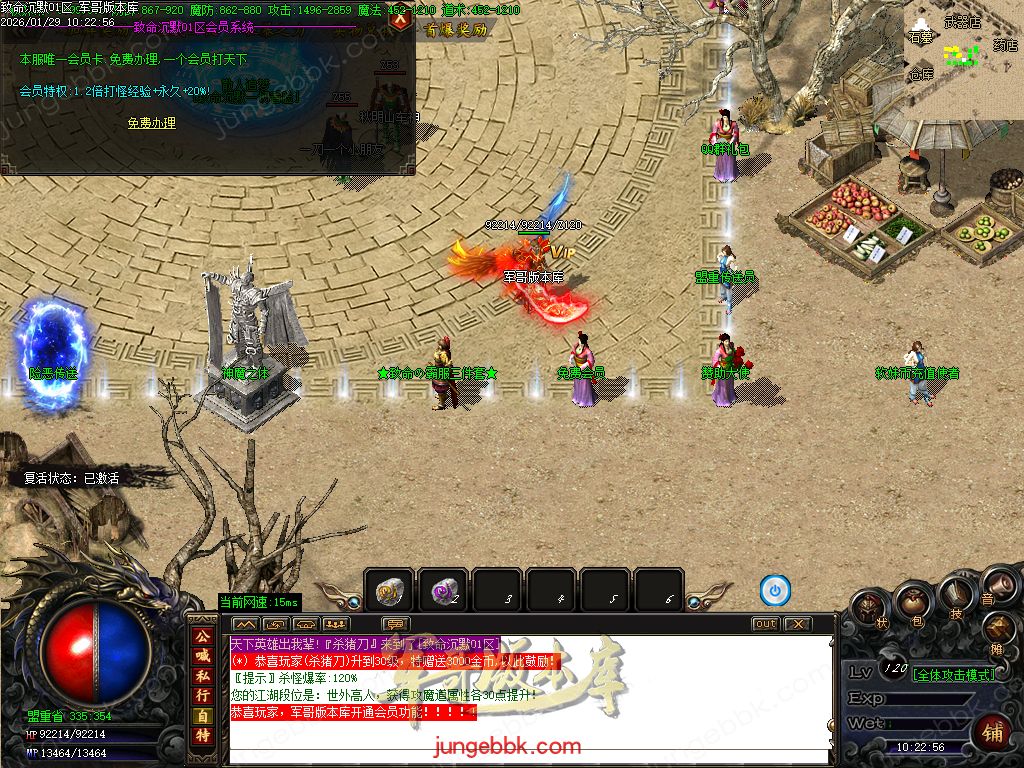
Task: Switch the attack mode label 全体攻击模式
Action: (x=954, y=675)
